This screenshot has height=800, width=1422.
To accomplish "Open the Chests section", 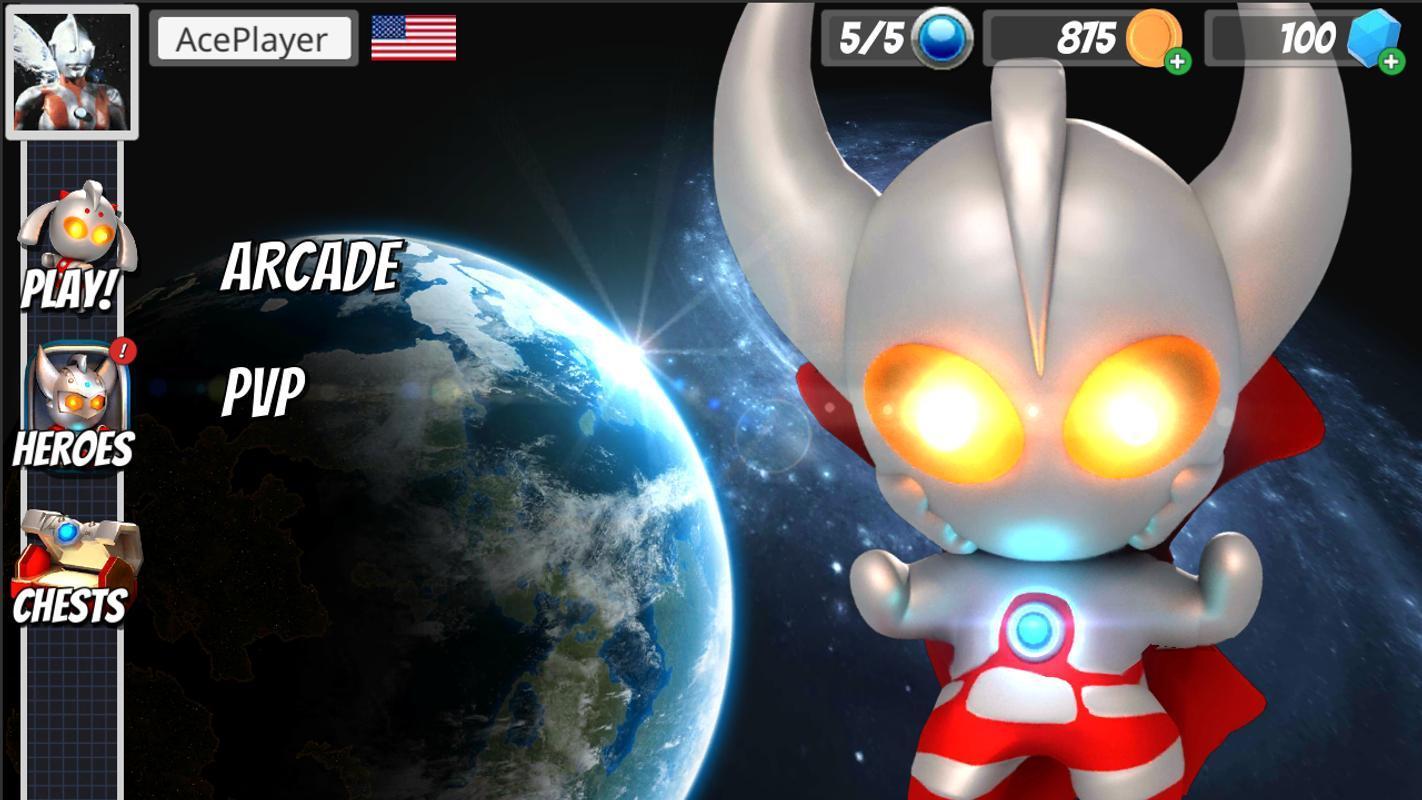I will pyautogui.click(x=72, y=567).
